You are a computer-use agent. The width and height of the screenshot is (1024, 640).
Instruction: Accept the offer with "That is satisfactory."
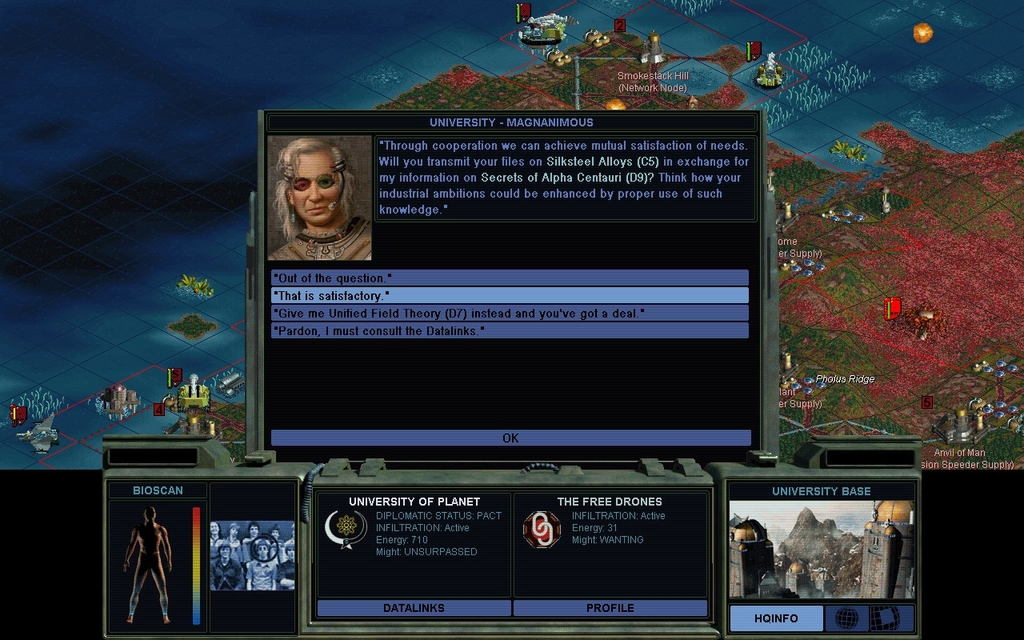[x=510, y=295]
